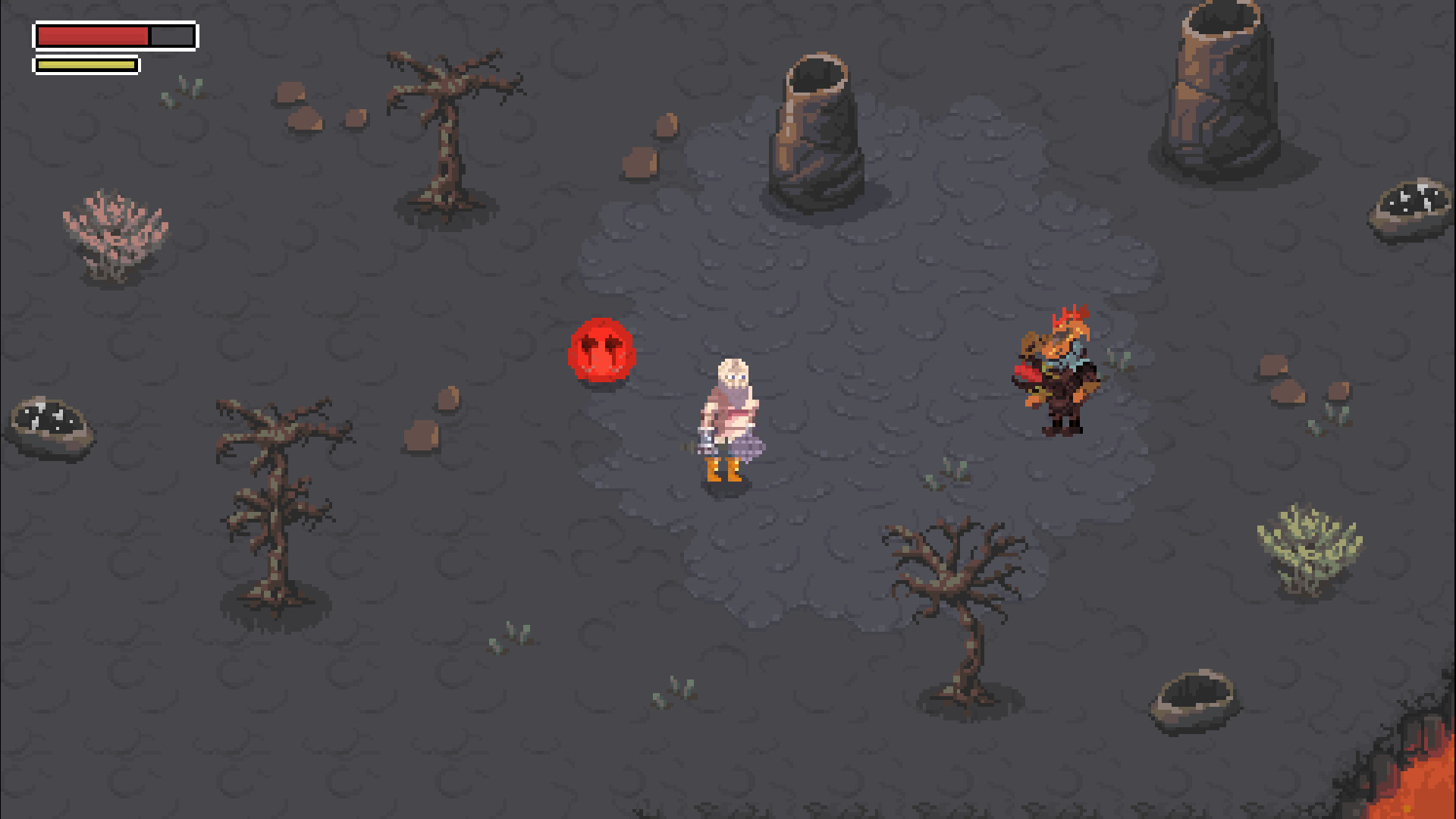Click the yellow stamina bar below the health bar
This screenshot has width=1456, height=819.
pos(85,64)
